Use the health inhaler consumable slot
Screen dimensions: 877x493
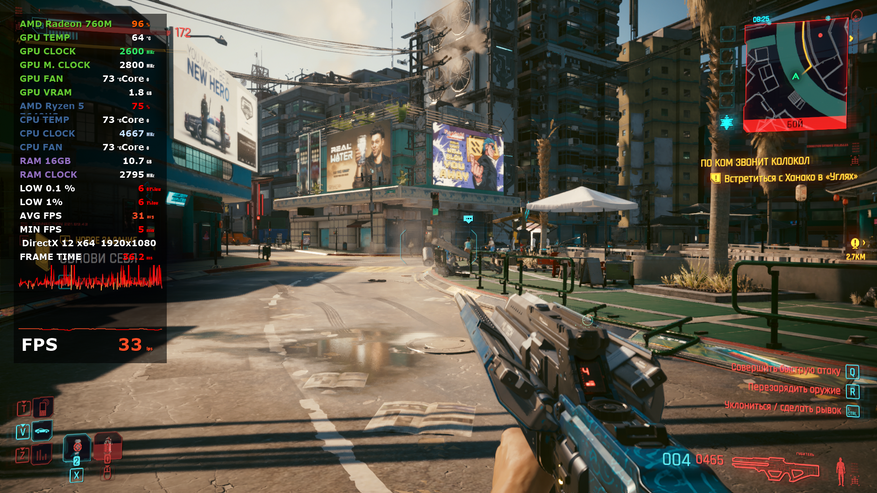(x=107, y=446)
